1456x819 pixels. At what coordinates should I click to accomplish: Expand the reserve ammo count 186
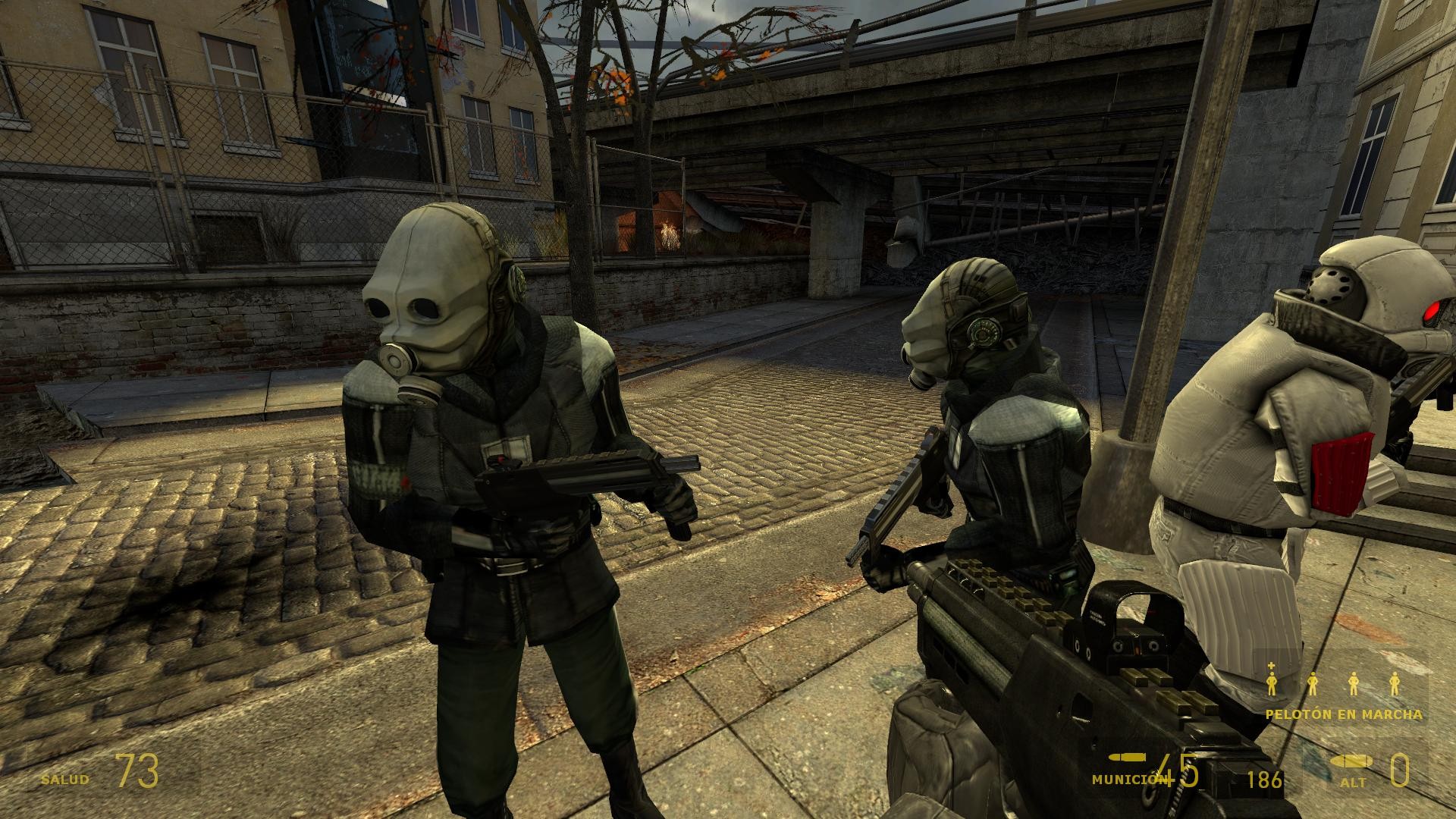(x=1264, y=778)
